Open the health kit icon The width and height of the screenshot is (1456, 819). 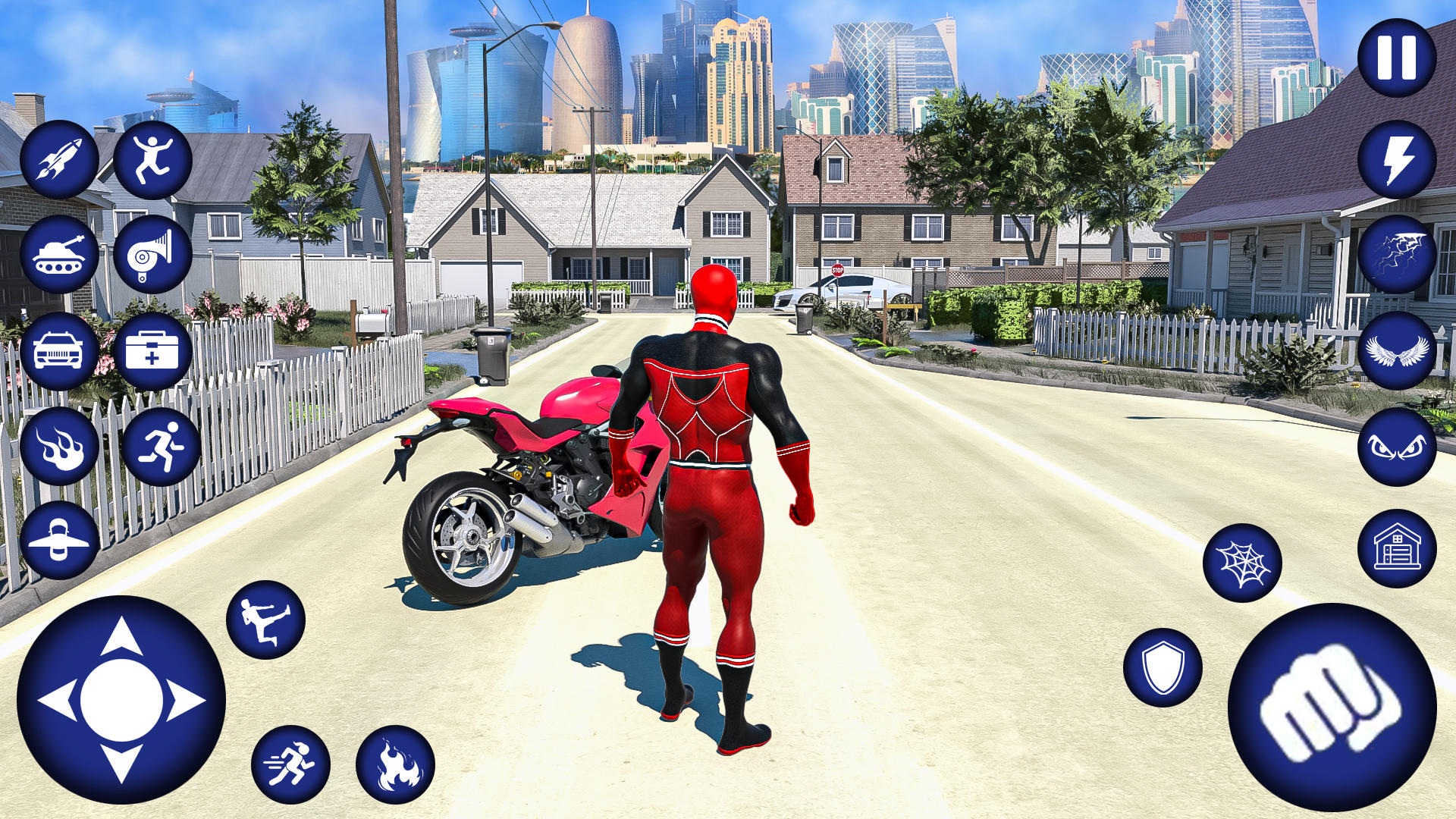coord(152,350)
